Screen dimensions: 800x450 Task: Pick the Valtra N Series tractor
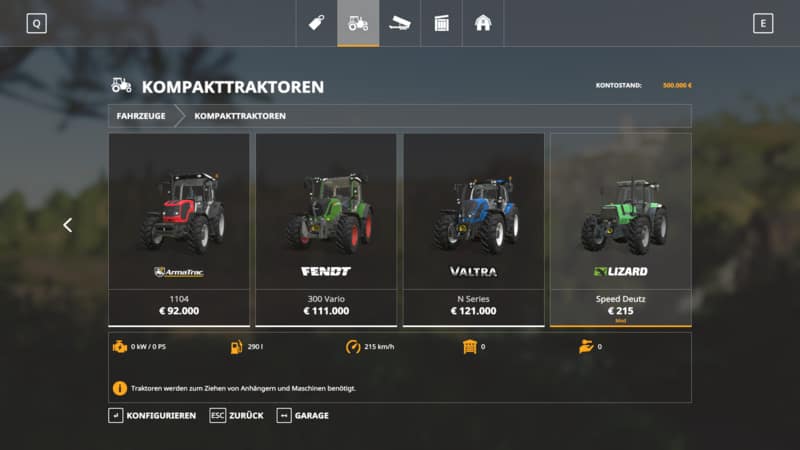[x=473, y=229]
